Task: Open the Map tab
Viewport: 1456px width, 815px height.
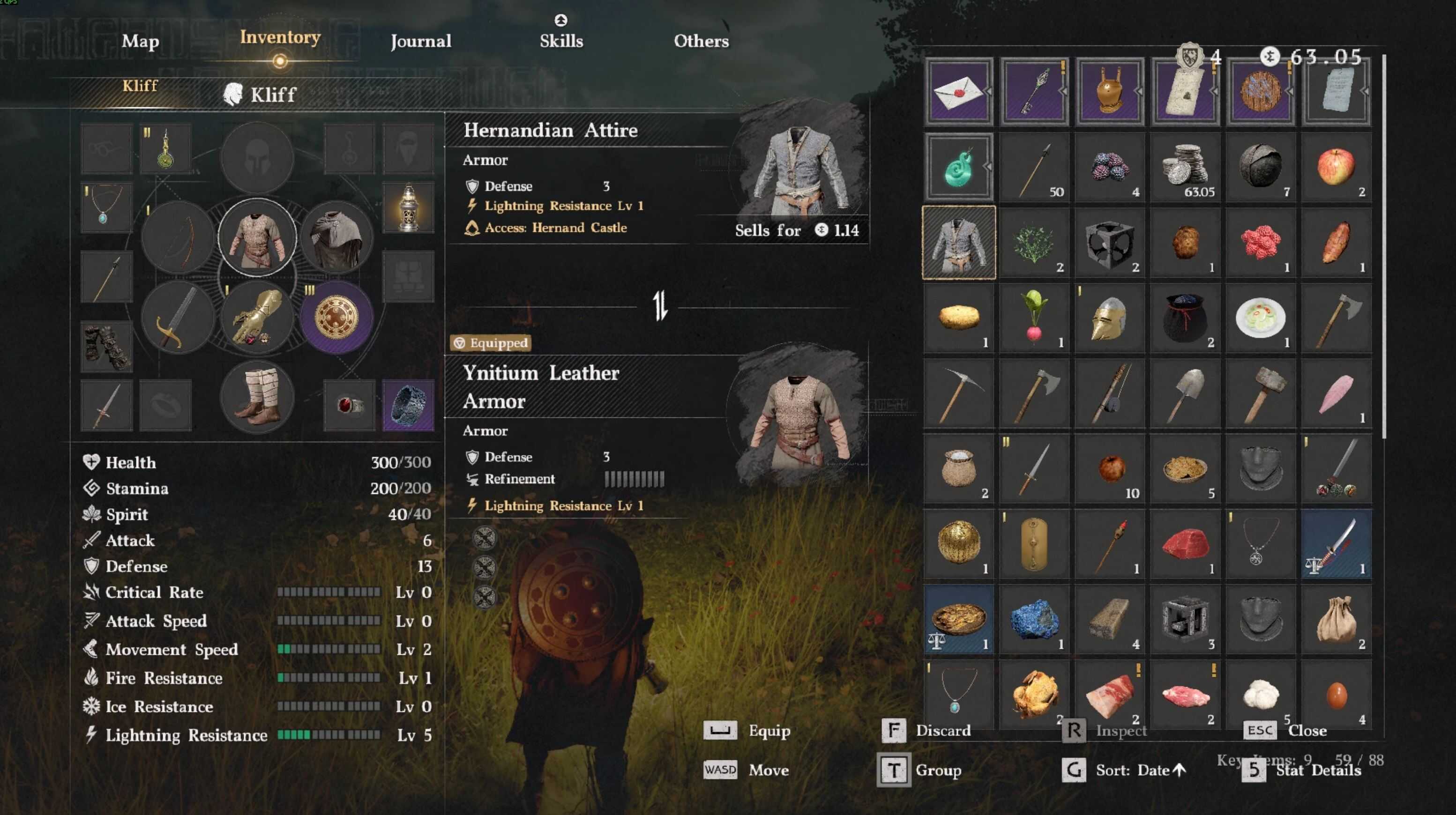Action: 140,41
